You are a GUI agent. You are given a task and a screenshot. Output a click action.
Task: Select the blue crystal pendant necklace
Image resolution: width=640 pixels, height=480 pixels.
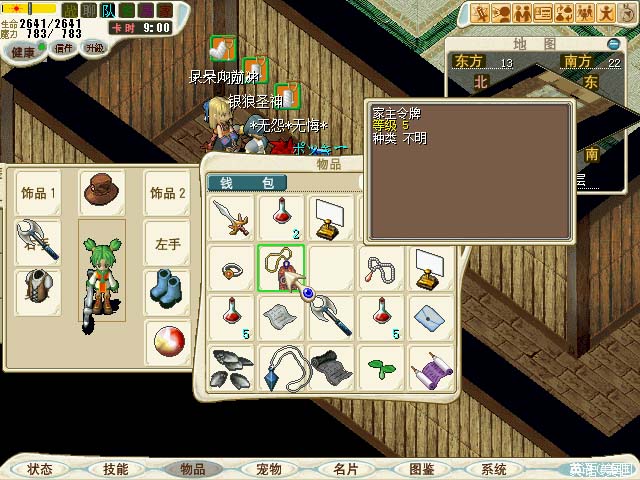[x=281, y=366]
